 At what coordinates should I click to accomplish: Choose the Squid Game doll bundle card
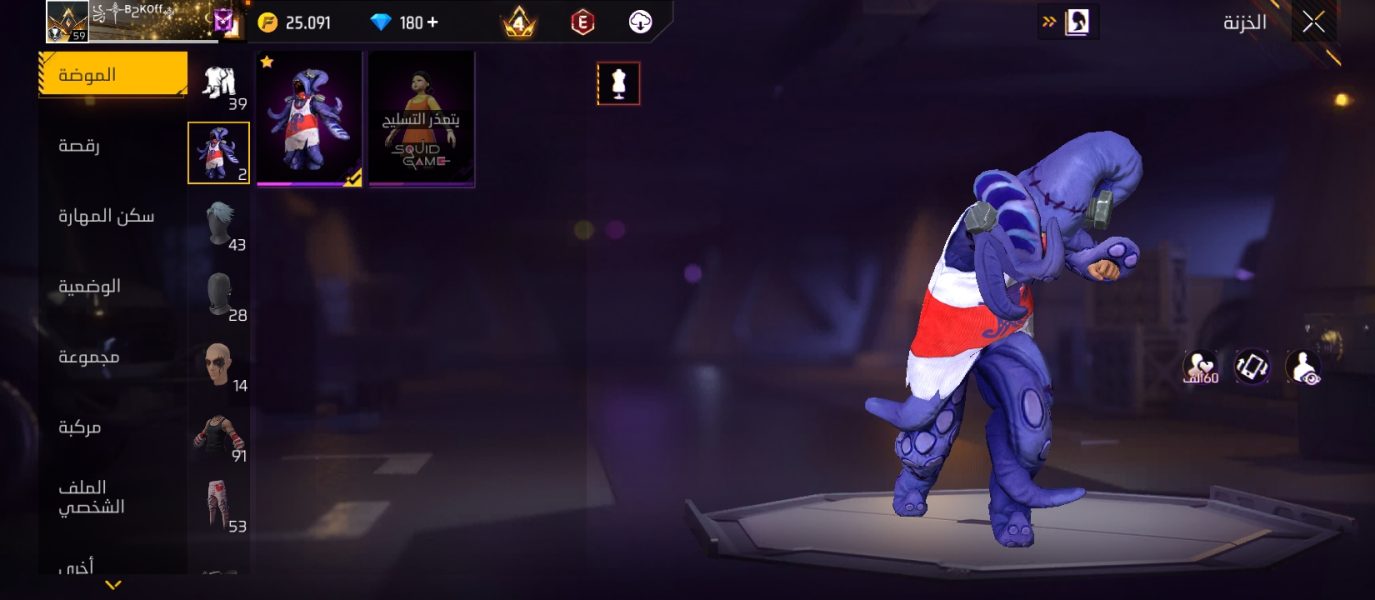coord(421,119)
